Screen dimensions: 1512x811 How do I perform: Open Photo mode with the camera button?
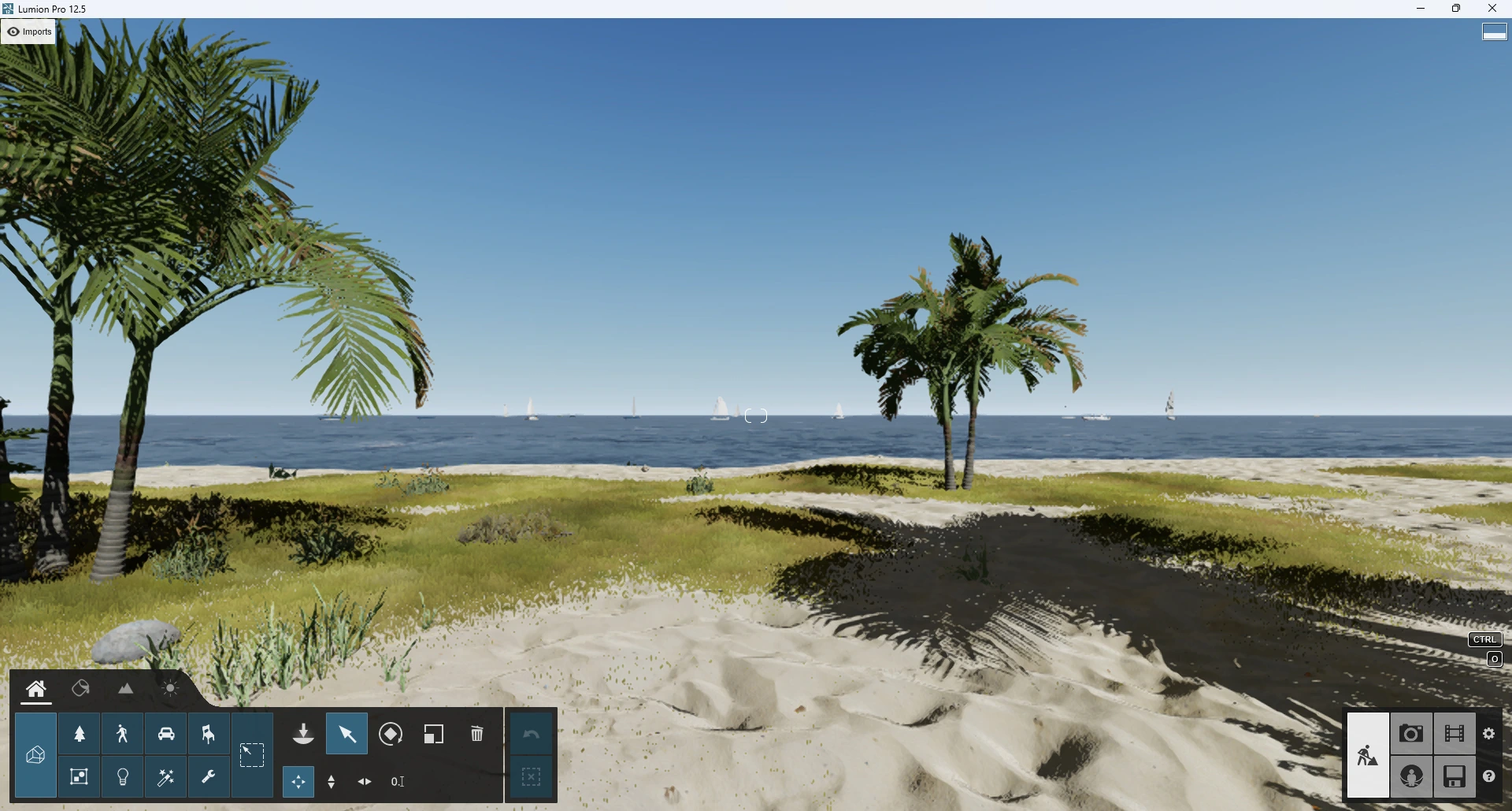click(x=1411, y=735)
